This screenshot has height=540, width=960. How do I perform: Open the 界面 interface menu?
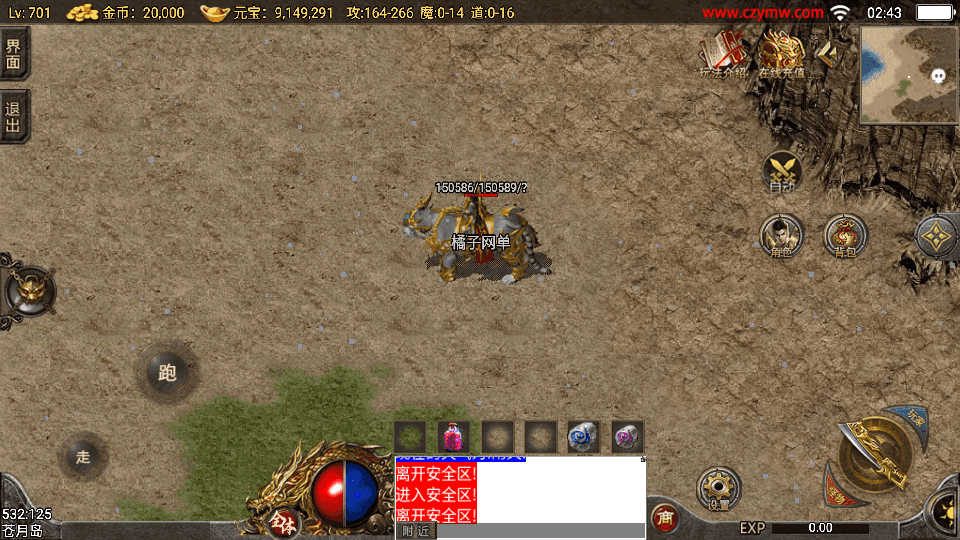pyautogui.click(x=14, y=53)
